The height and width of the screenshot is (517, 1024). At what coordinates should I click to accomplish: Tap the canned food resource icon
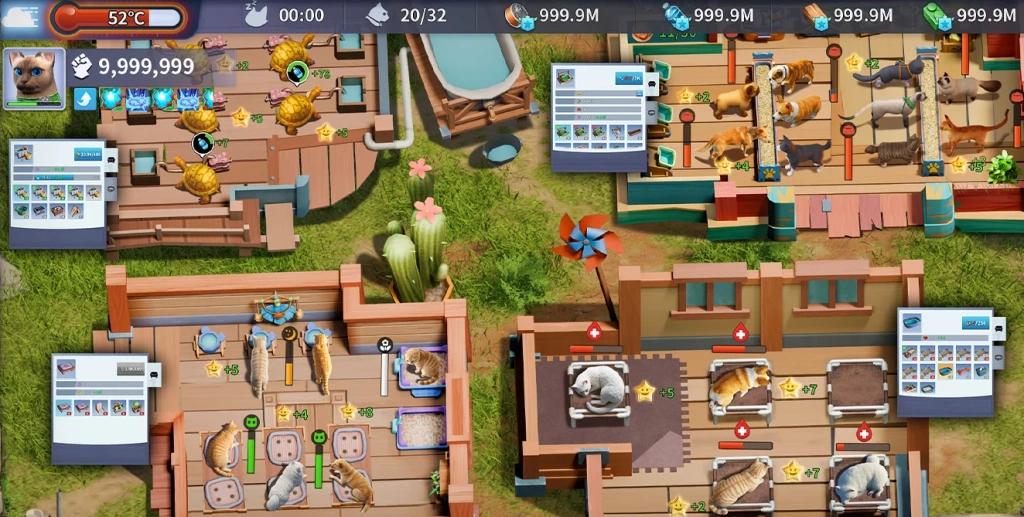click(x=520, y=15)
